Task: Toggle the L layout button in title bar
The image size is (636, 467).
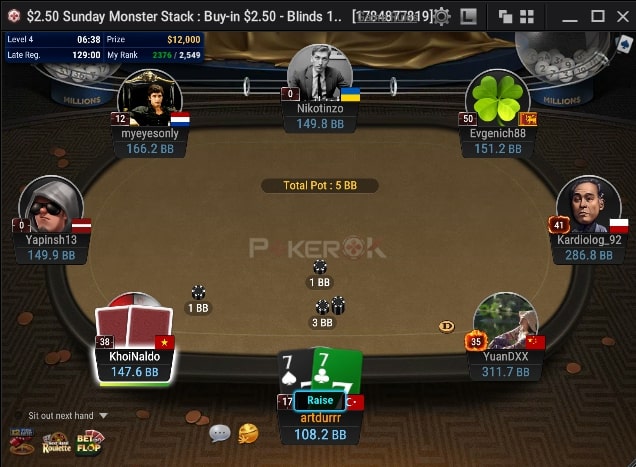Action: click(468, 16)
